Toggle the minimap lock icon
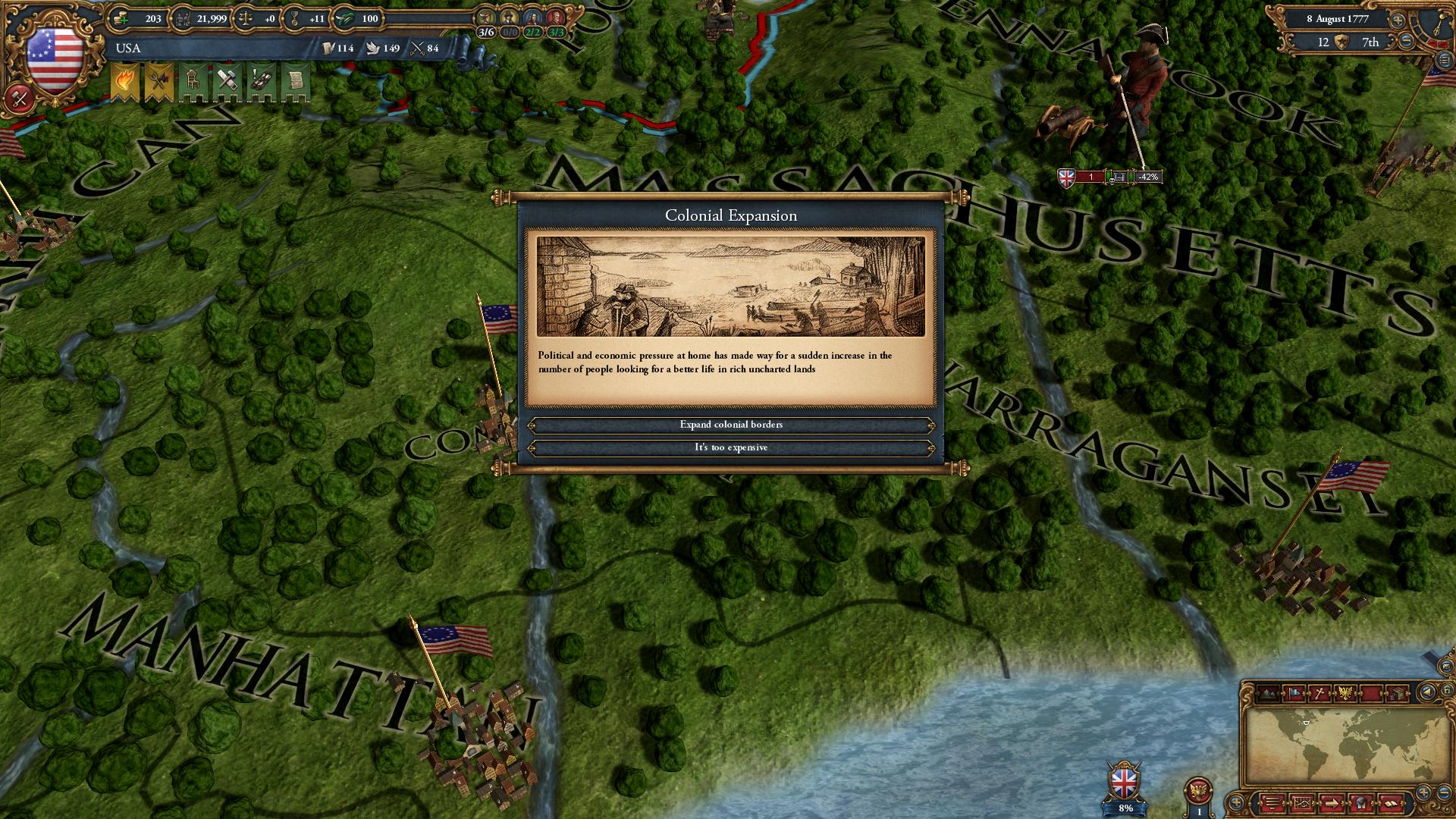 tap(1445, 692)
